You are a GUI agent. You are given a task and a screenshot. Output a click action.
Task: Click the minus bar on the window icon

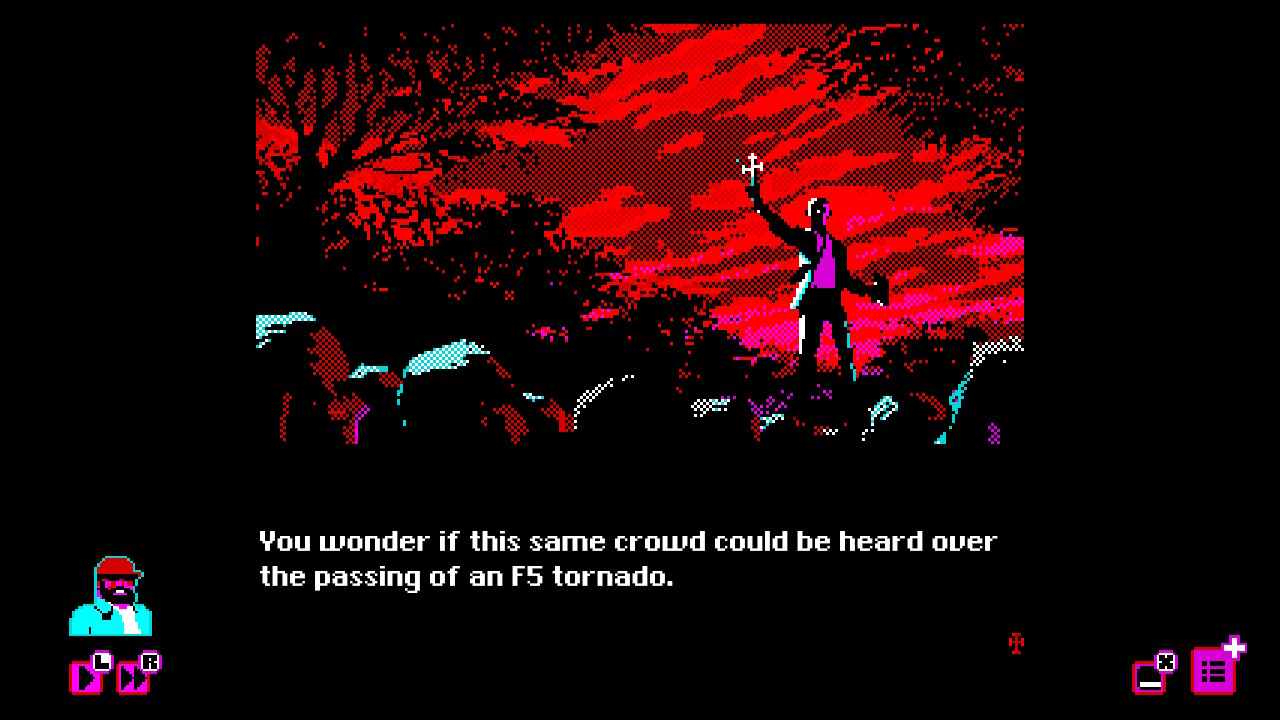[1150, 684]
